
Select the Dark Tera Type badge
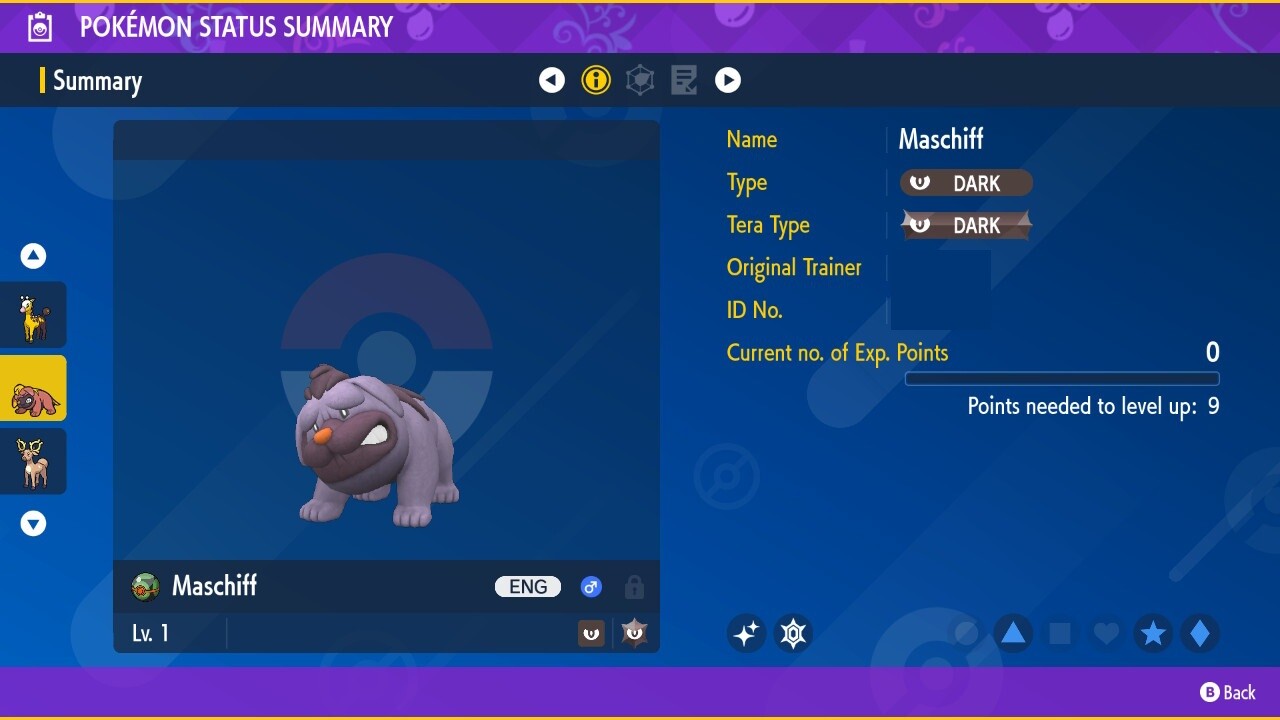[964, 225]
